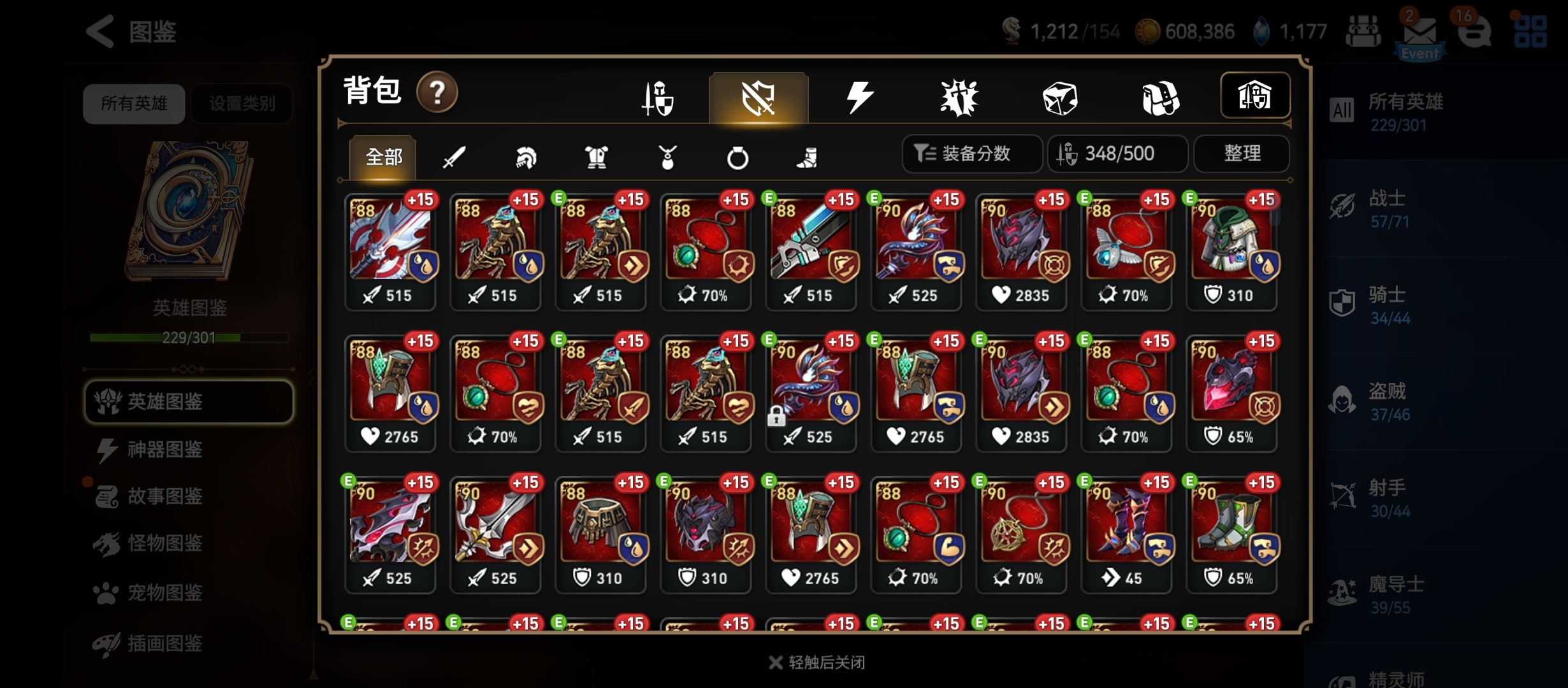This screenshot has height=688, width=1568.
Task: Show only ring equipment
Action: [737, 157]
